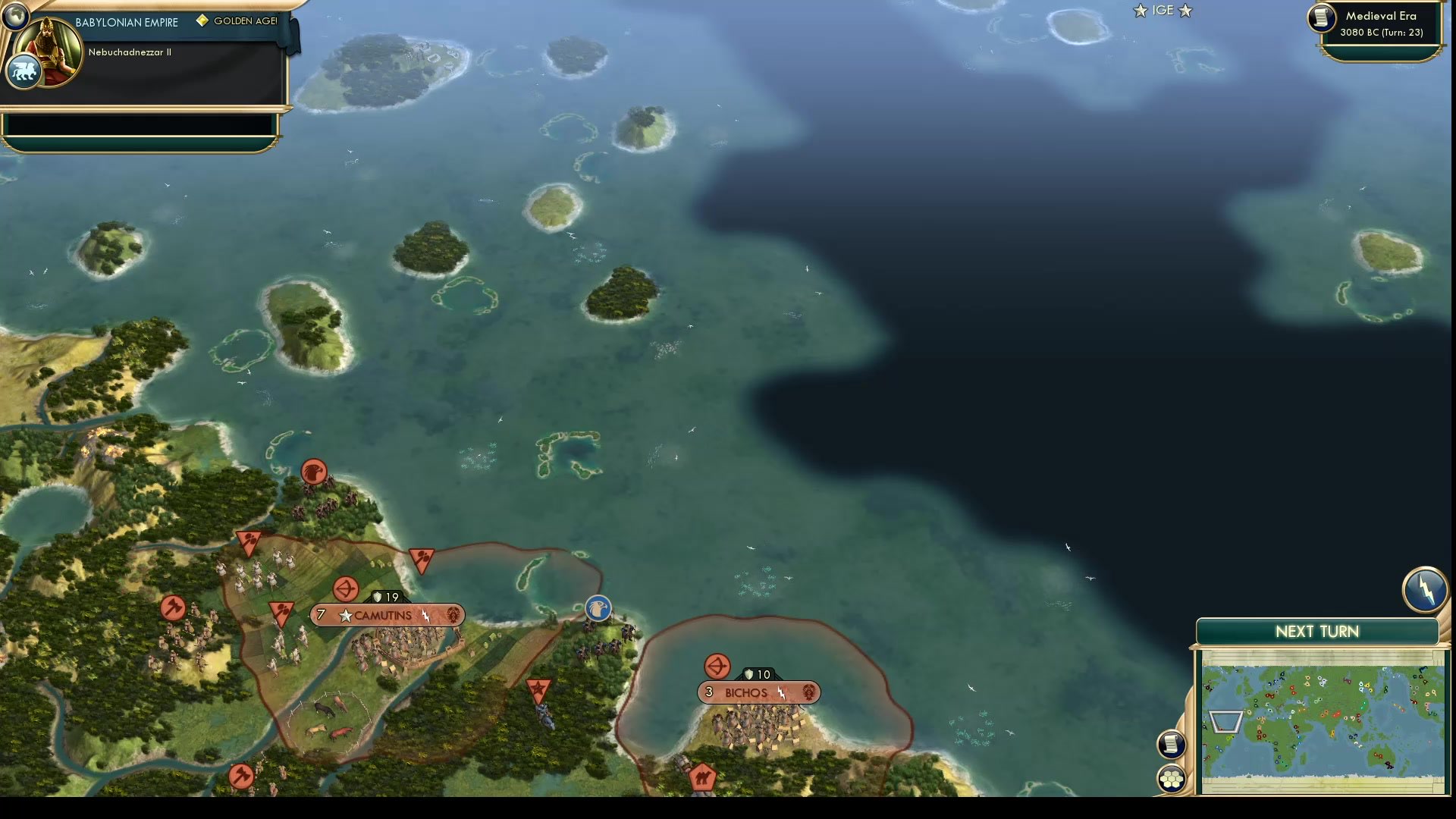
Task: Click the bow production icon on the Camutins banner
Action: [x=346, y=587]
